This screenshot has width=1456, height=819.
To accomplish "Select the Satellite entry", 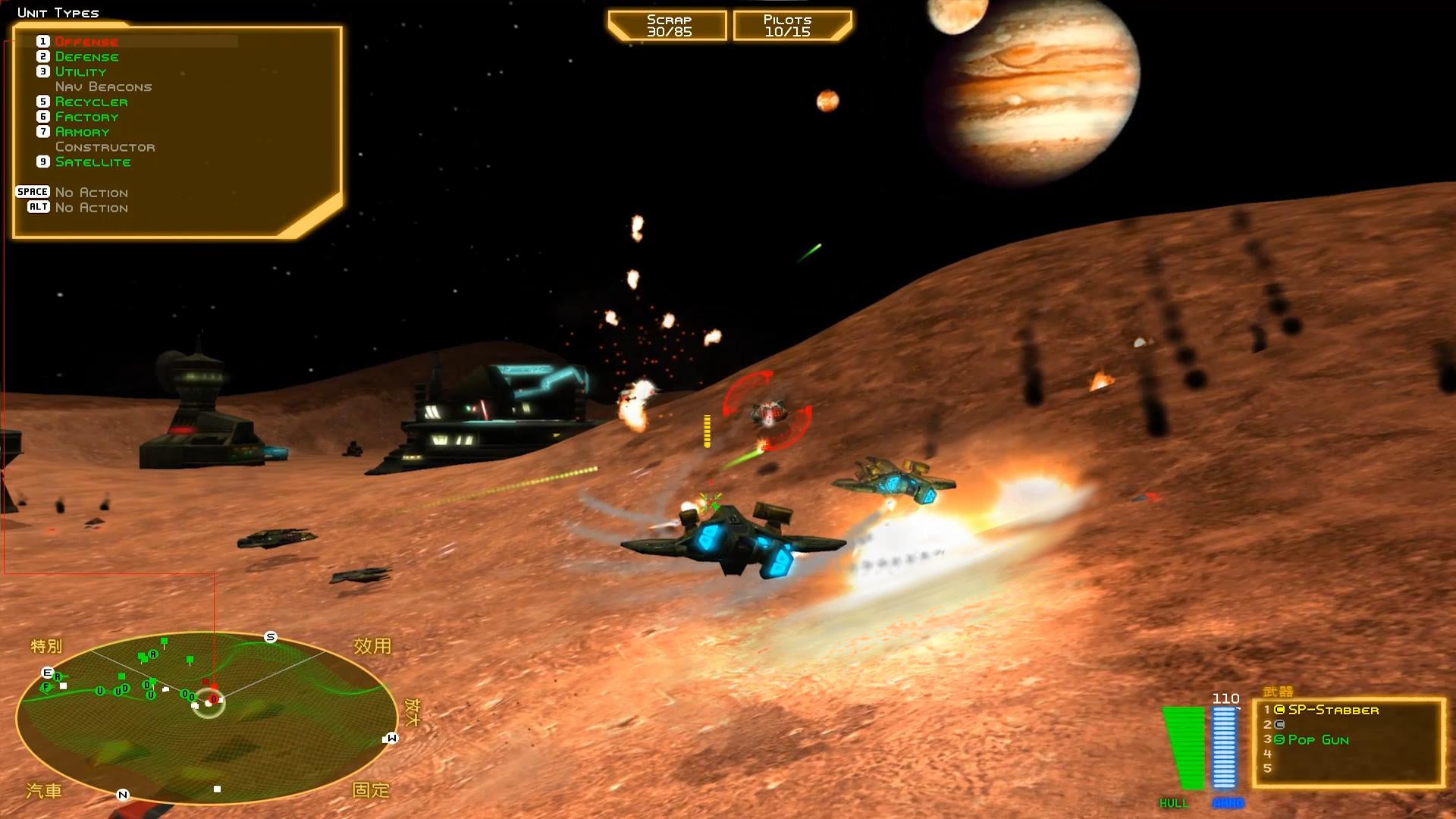I will (x=93, y=162).
